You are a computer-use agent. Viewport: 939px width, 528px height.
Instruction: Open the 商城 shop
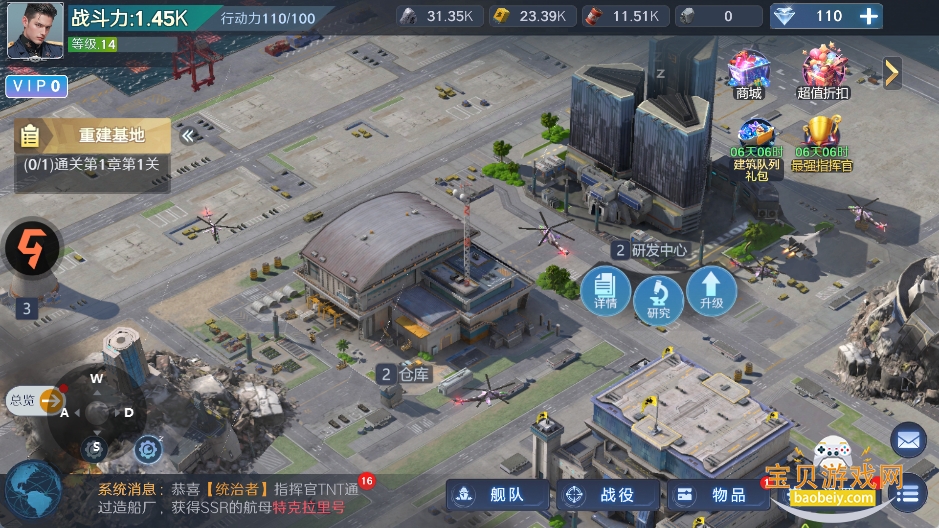pyautogui.click(x=748, y=73)
